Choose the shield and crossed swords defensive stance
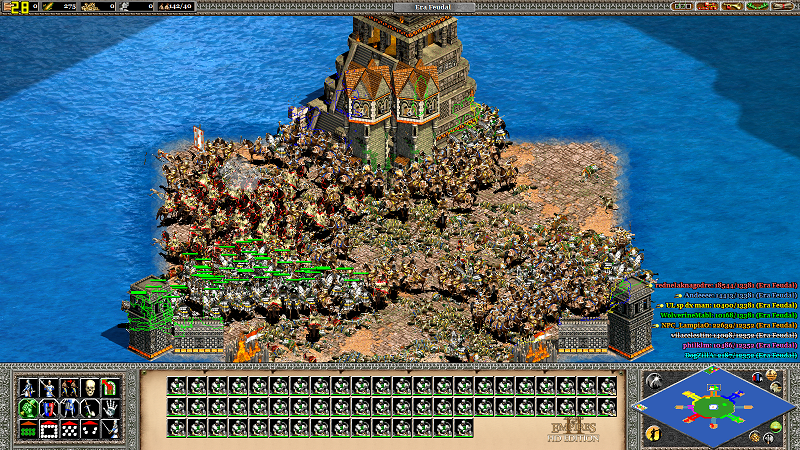This screenshot has width=800, height=450. [x=48, y=408]
